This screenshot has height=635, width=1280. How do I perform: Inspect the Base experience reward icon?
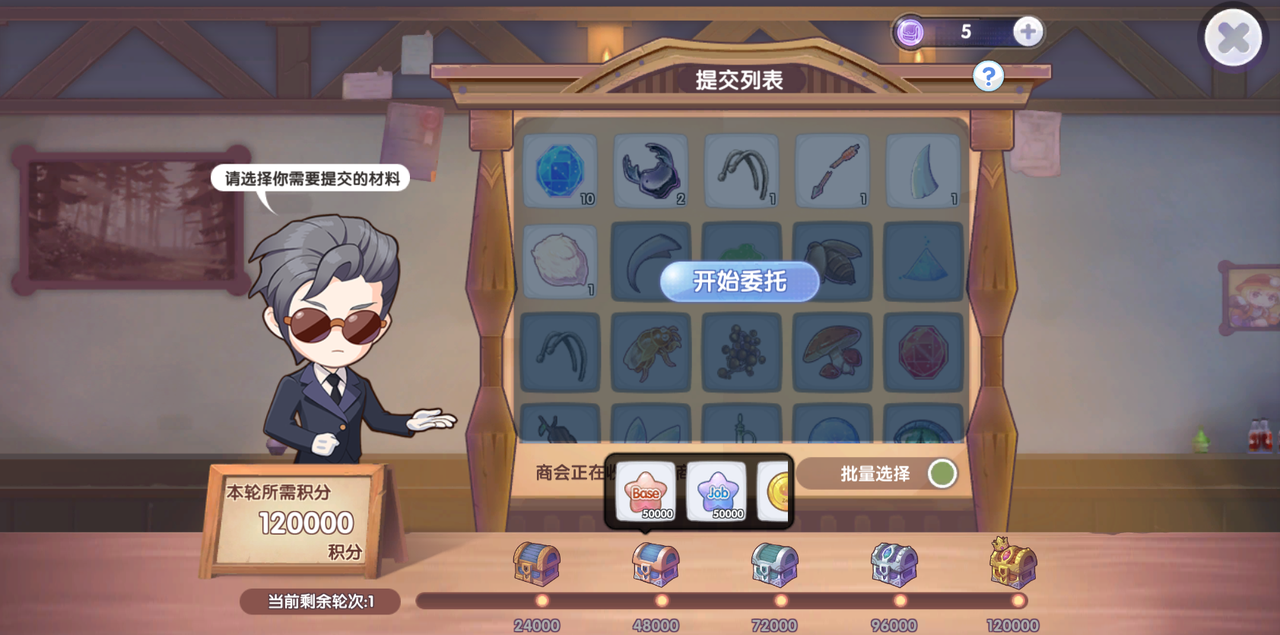click(x=645, y=491)
